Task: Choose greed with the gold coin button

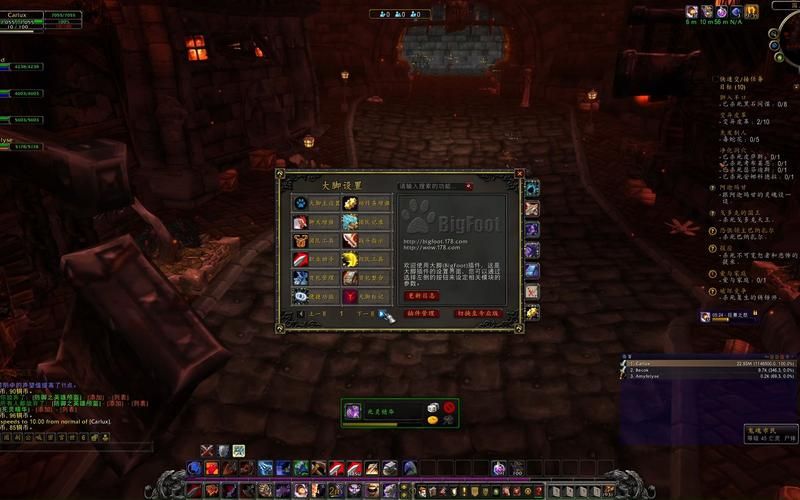Action: pyautogui.click(x=432, y=420)
